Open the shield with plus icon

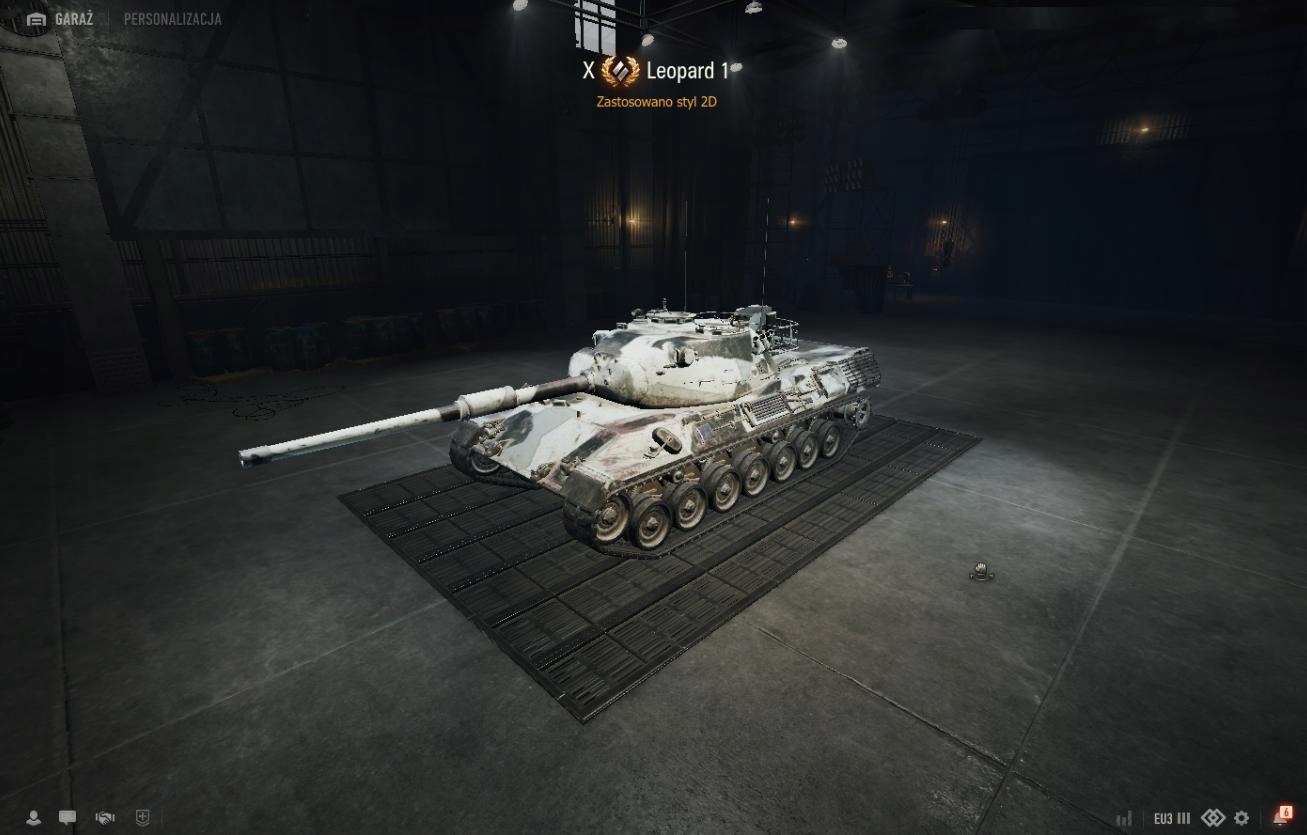tap(142, 818)
